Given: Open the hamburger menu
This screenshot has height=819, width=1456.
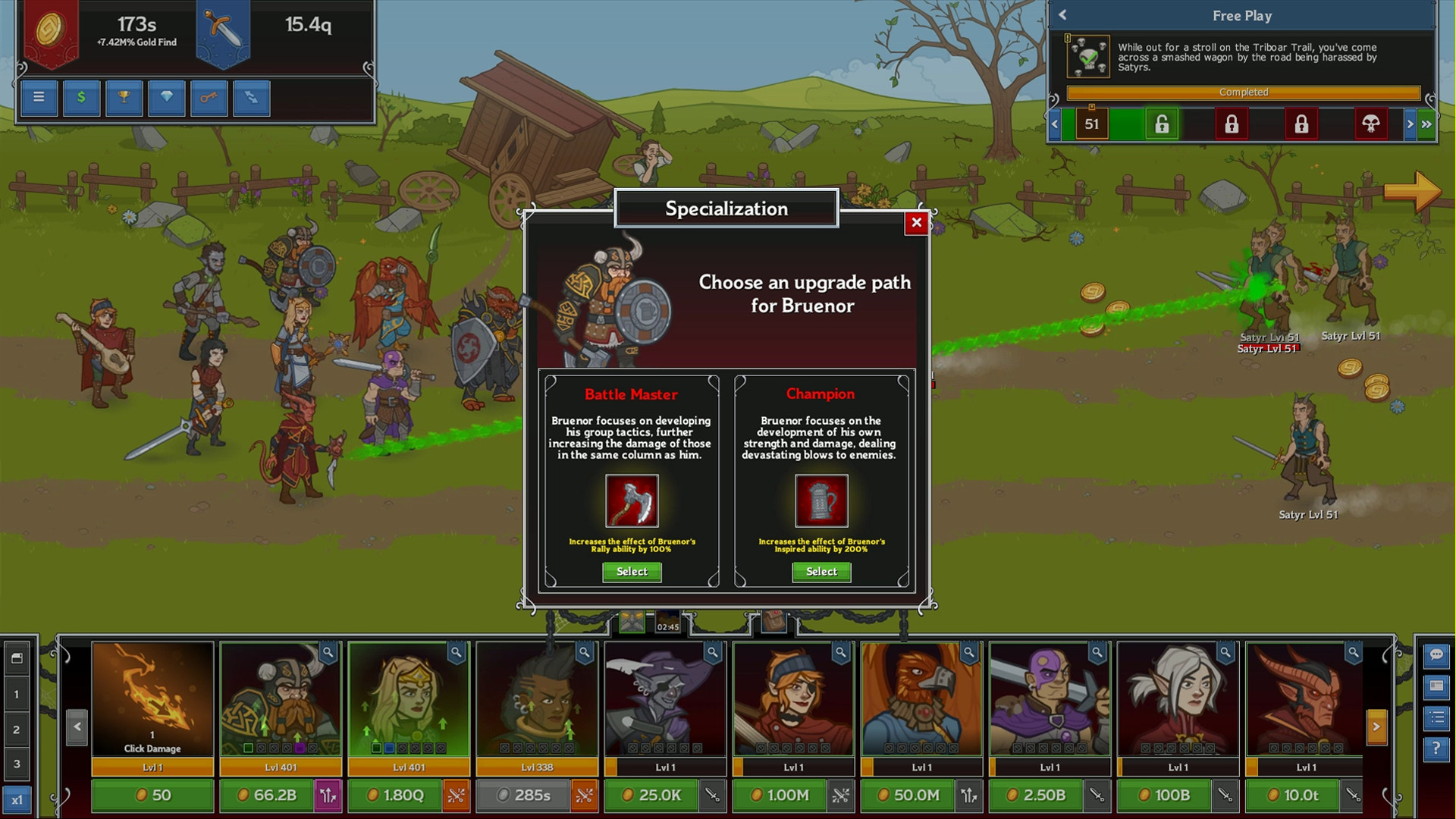Looking at the screenshot, I should [x=39, y=98].
